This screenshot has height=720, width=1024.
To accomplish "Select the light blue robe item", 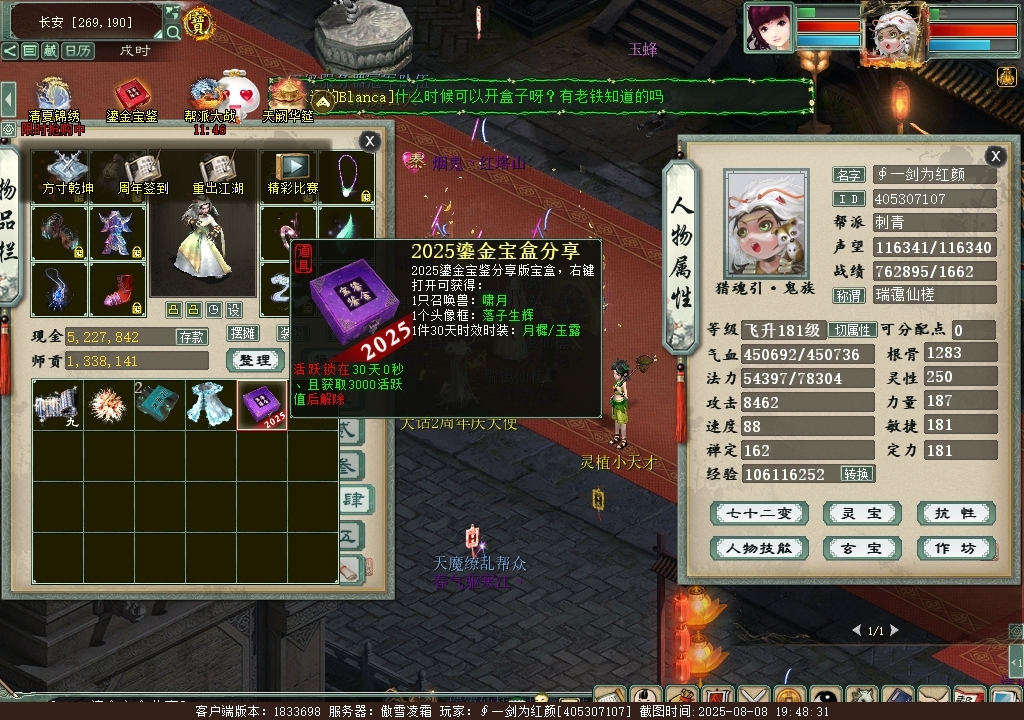I will pos(210,405).
